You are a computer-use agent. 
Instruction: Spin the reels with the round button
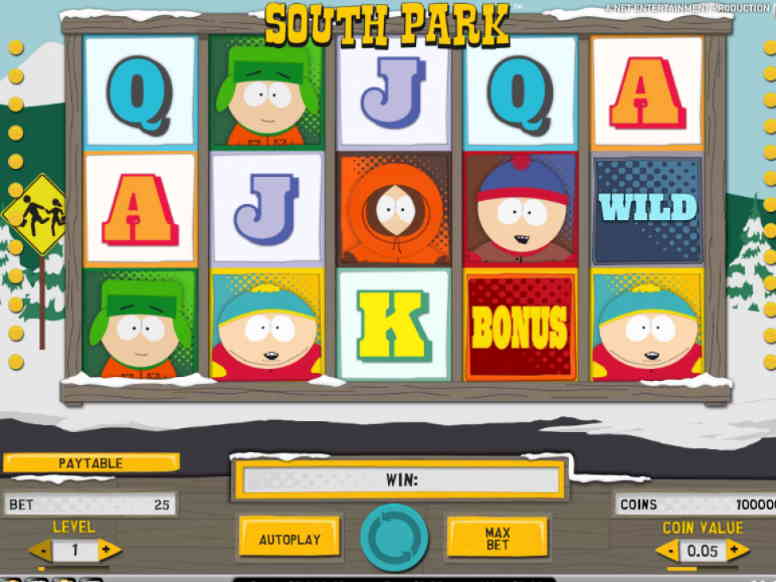point(394,537)
